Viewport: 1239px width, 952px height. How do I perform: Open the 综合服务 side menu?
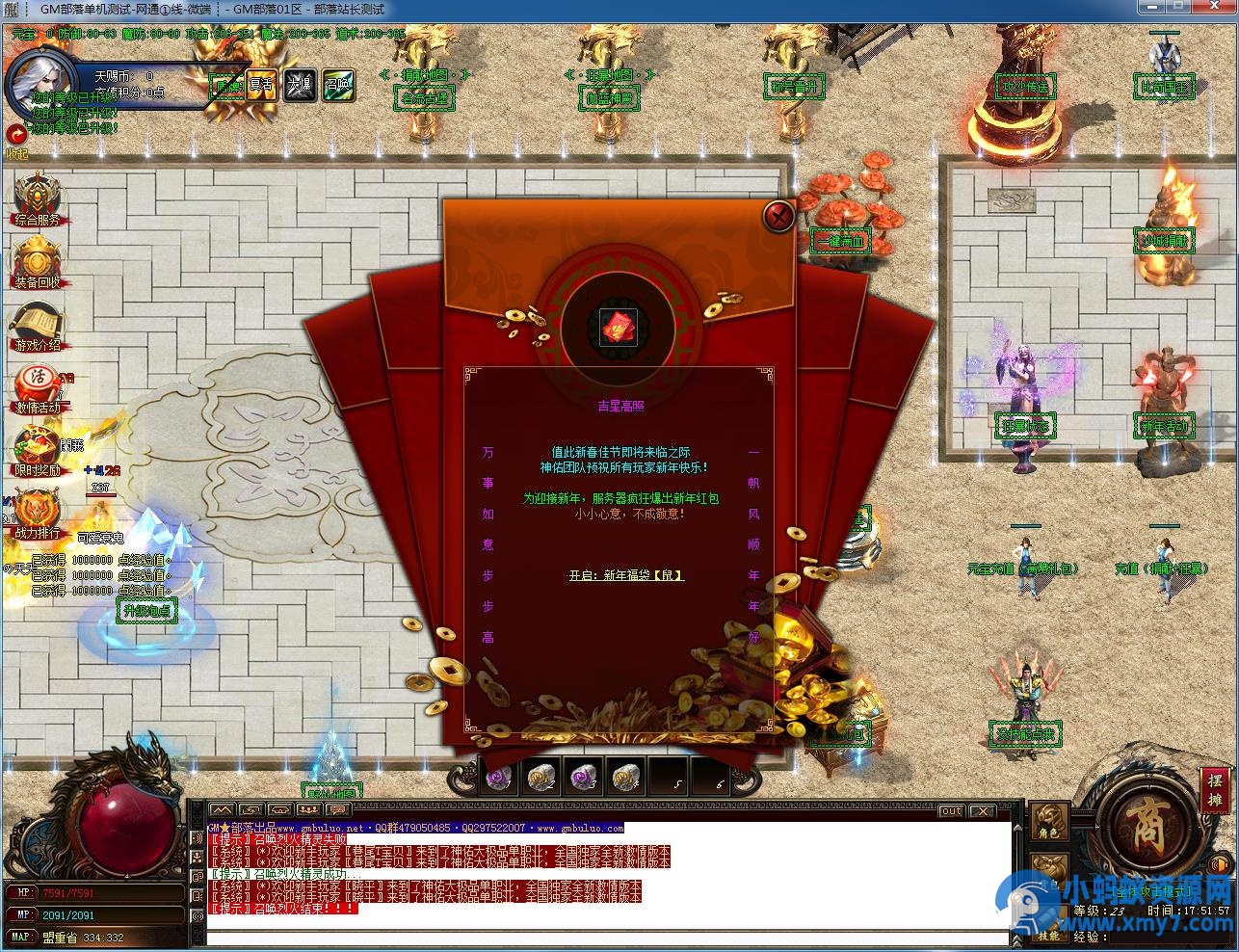point(37,199)
